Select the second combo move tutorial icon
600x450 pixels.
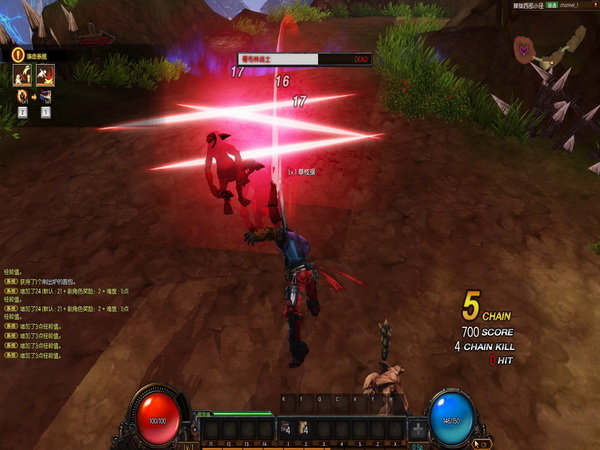(45, 74)
